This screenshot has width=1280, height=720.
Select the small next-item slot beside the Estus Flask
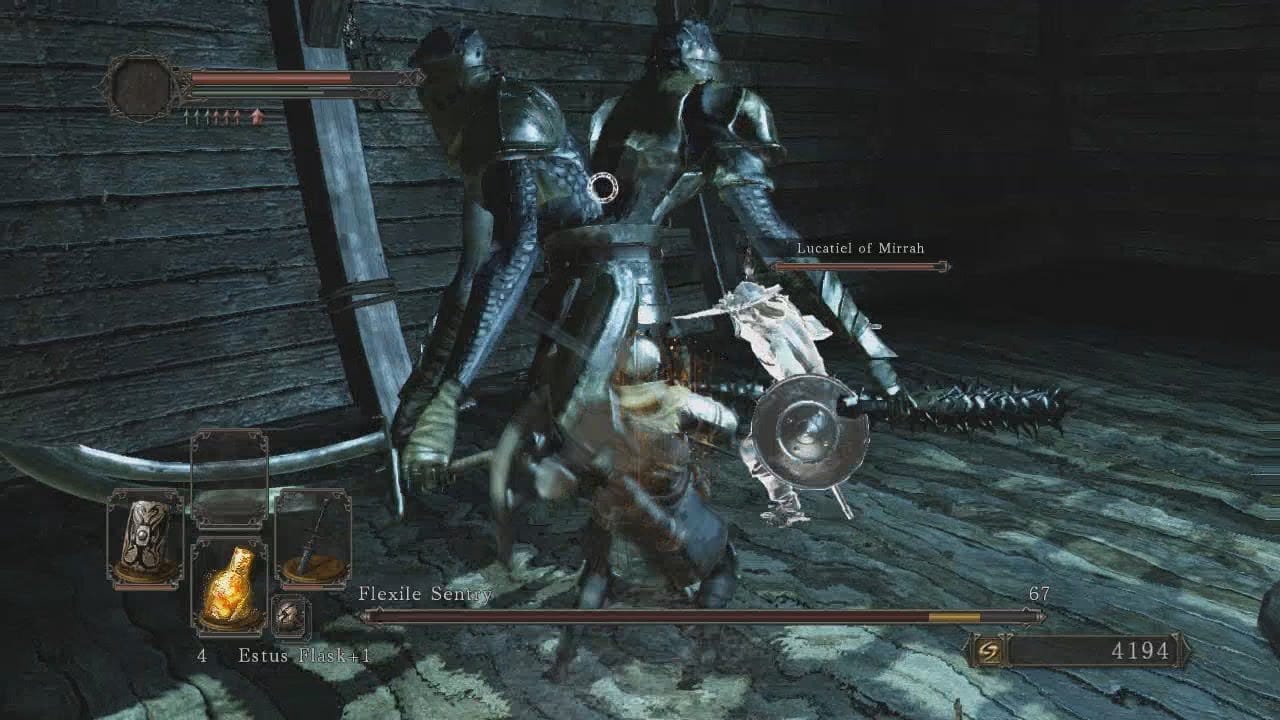(x=291, y=616)
